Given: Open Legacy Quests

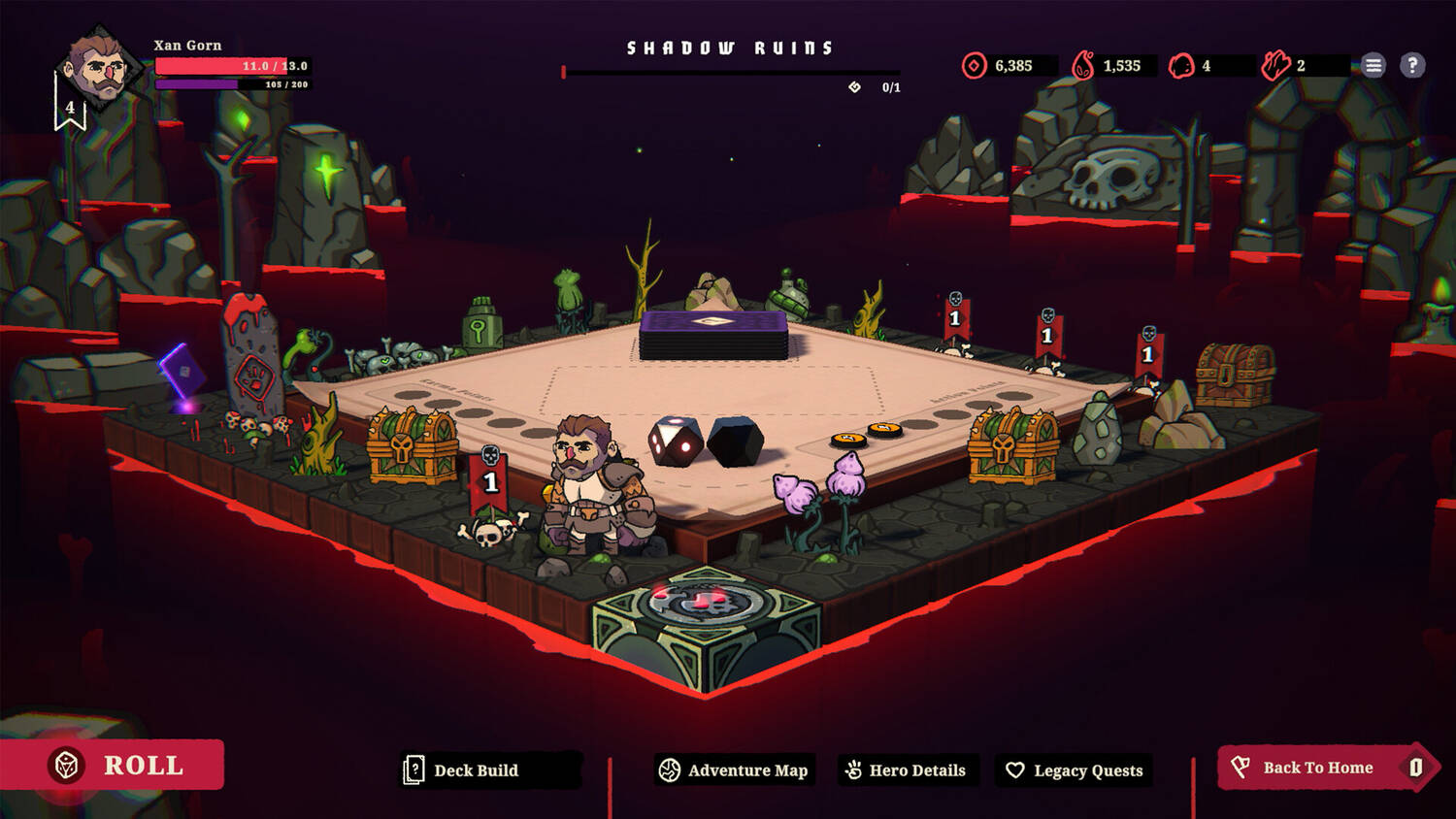Looking at the screenshot, I should (1075, 770).
